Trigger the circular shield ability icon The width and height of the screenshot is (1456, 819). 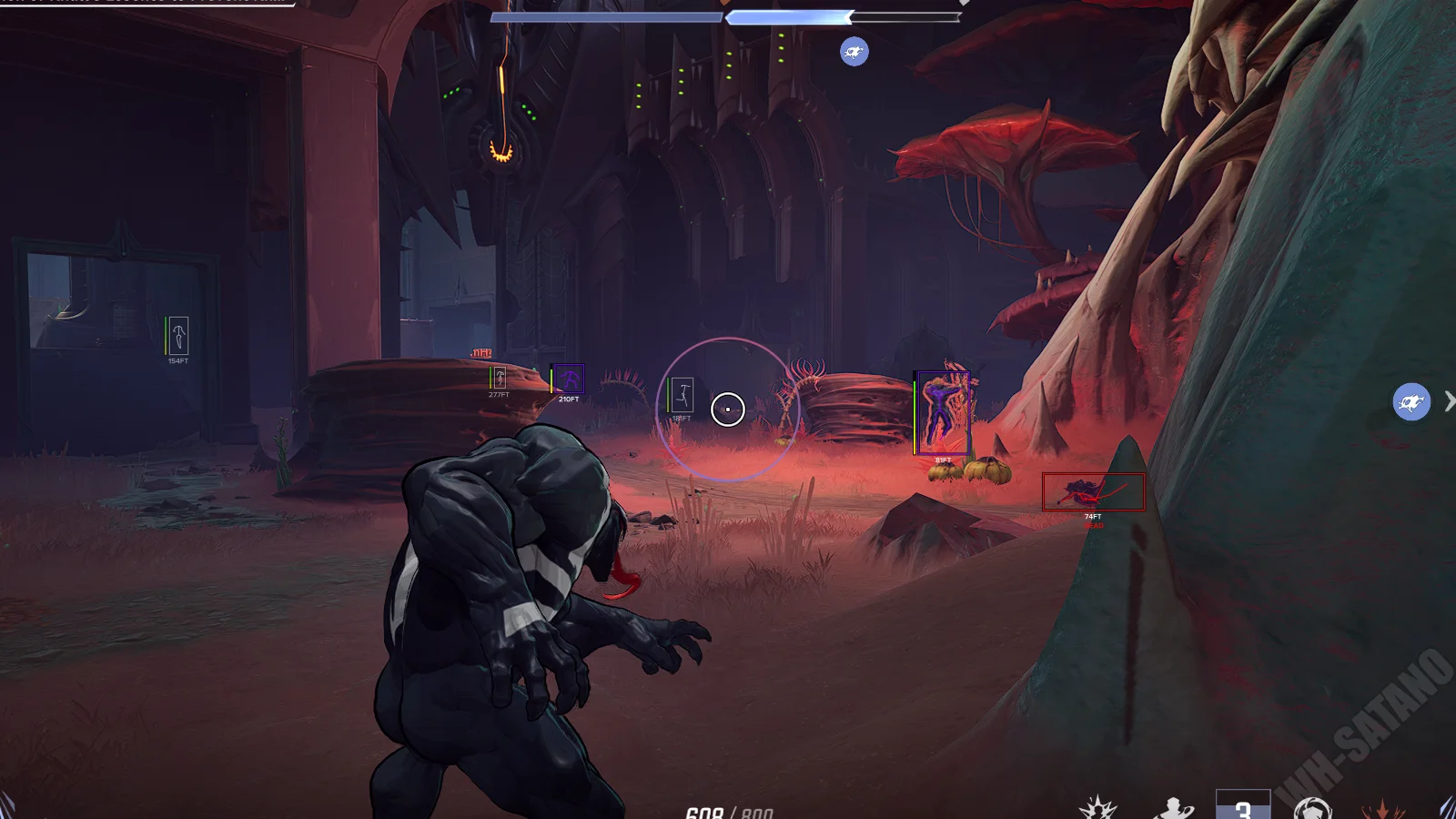tap(1312, 808)
